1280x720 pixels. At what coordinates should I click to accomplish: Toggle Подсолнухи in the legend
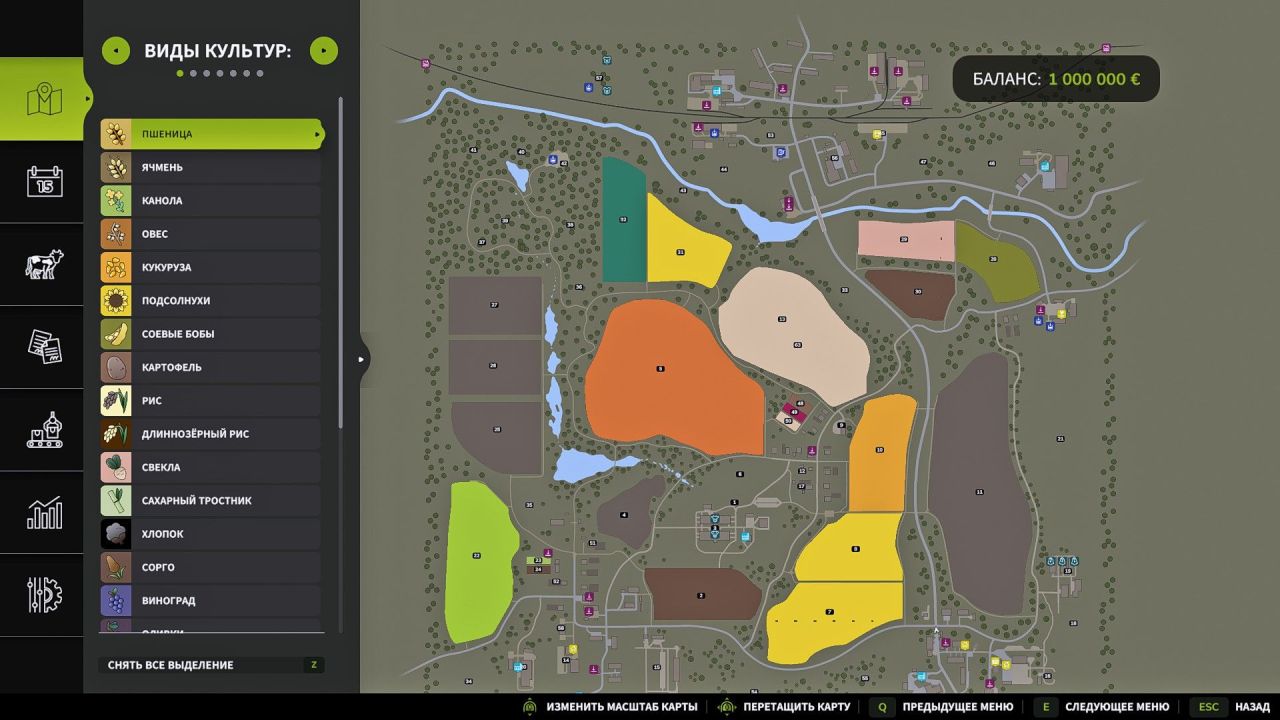tap(211, 301)
